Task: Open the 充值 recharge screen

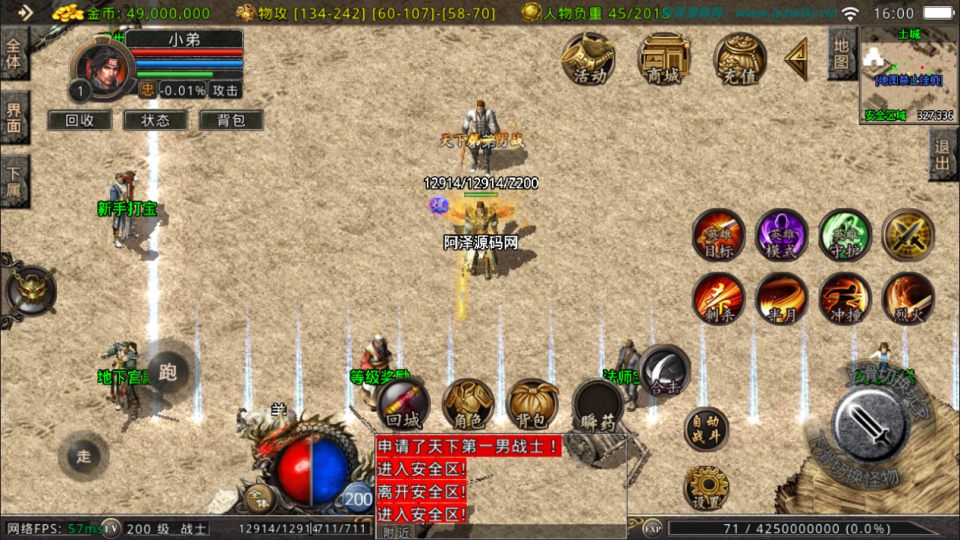Action: click(x=739, y=58)
